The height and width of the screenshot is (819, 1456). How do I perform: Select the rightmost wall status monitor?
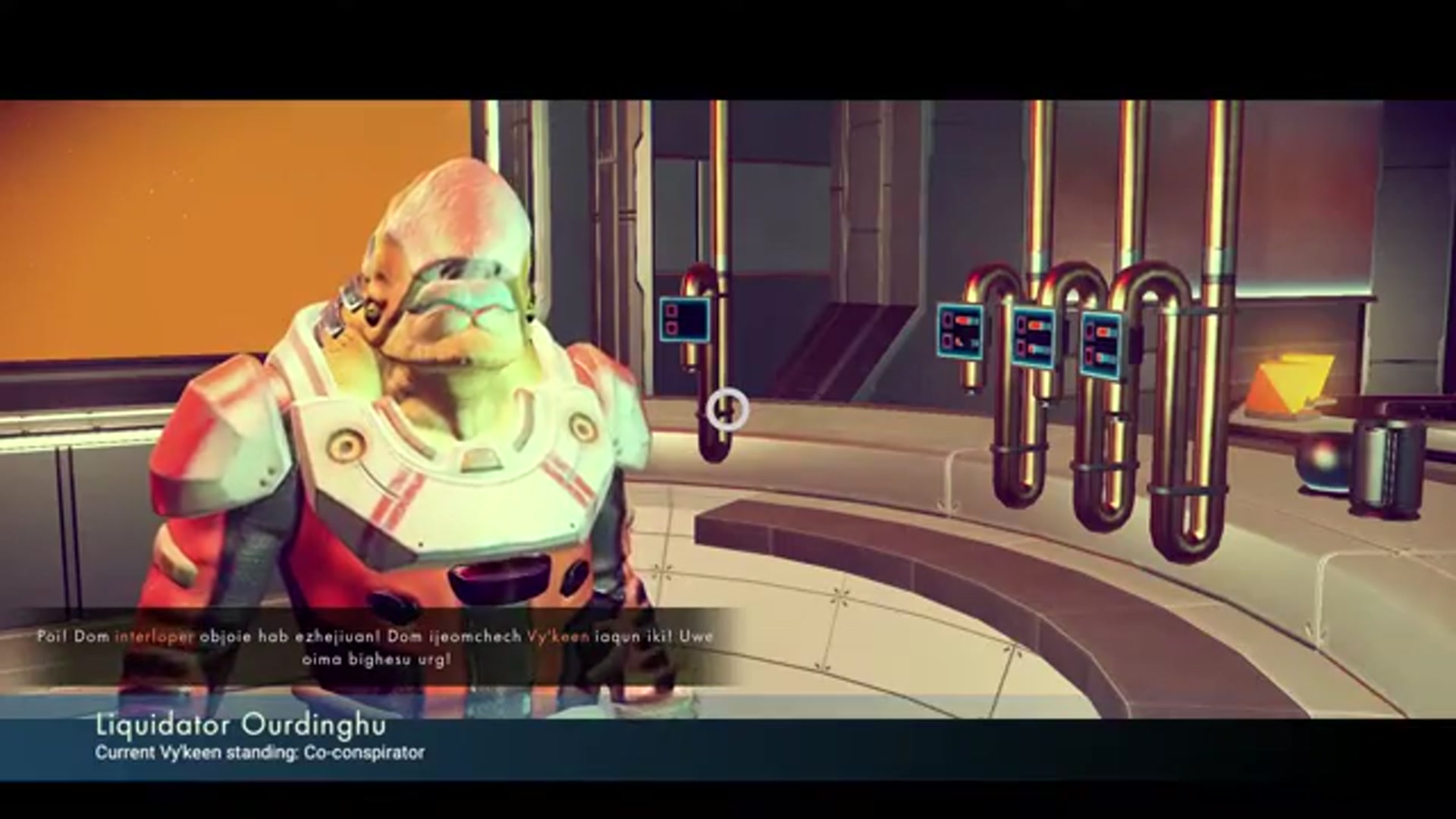coord(1101,341)
